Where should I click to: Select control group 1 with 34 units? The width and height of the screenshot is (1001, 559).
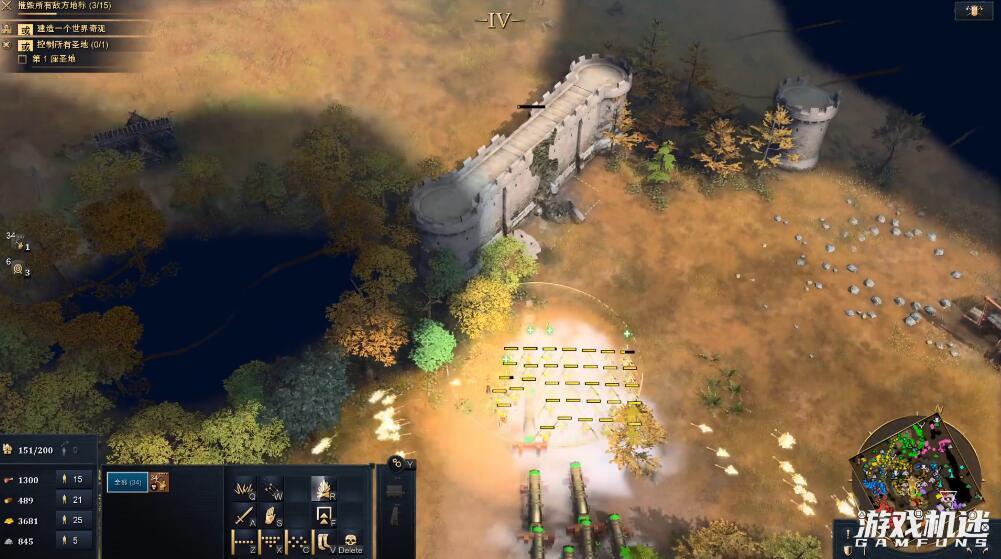(18, 242)
